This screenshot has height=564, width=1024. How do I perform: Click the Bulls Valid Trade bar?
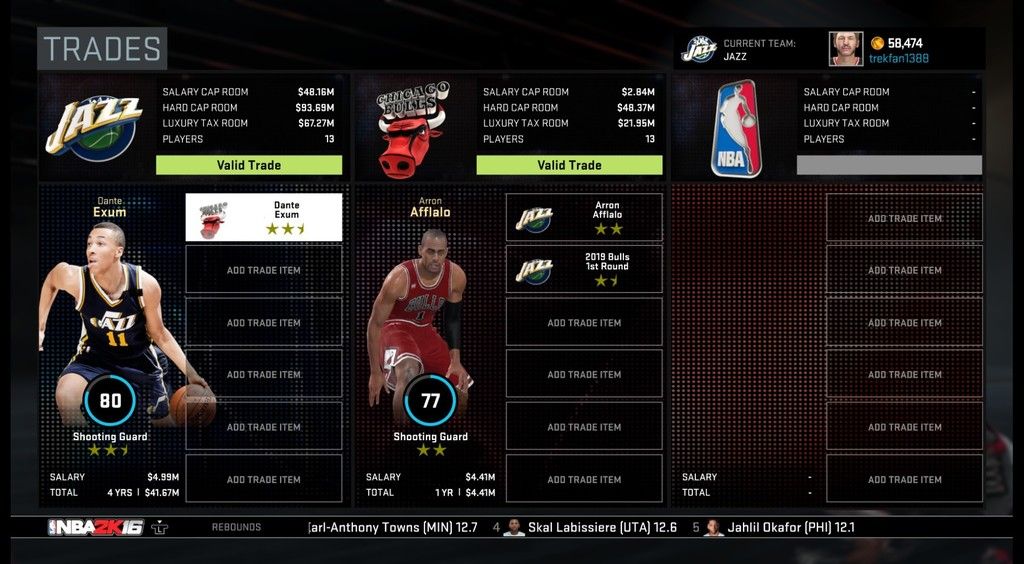tap(569, 165)
